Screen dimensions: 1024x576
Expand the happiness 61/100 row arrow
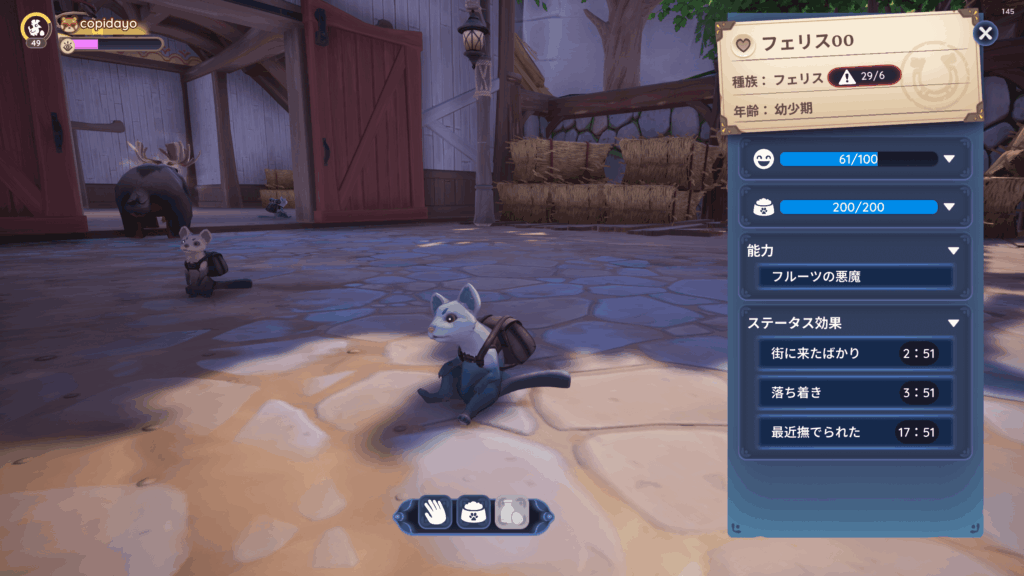tap(949, 159)
